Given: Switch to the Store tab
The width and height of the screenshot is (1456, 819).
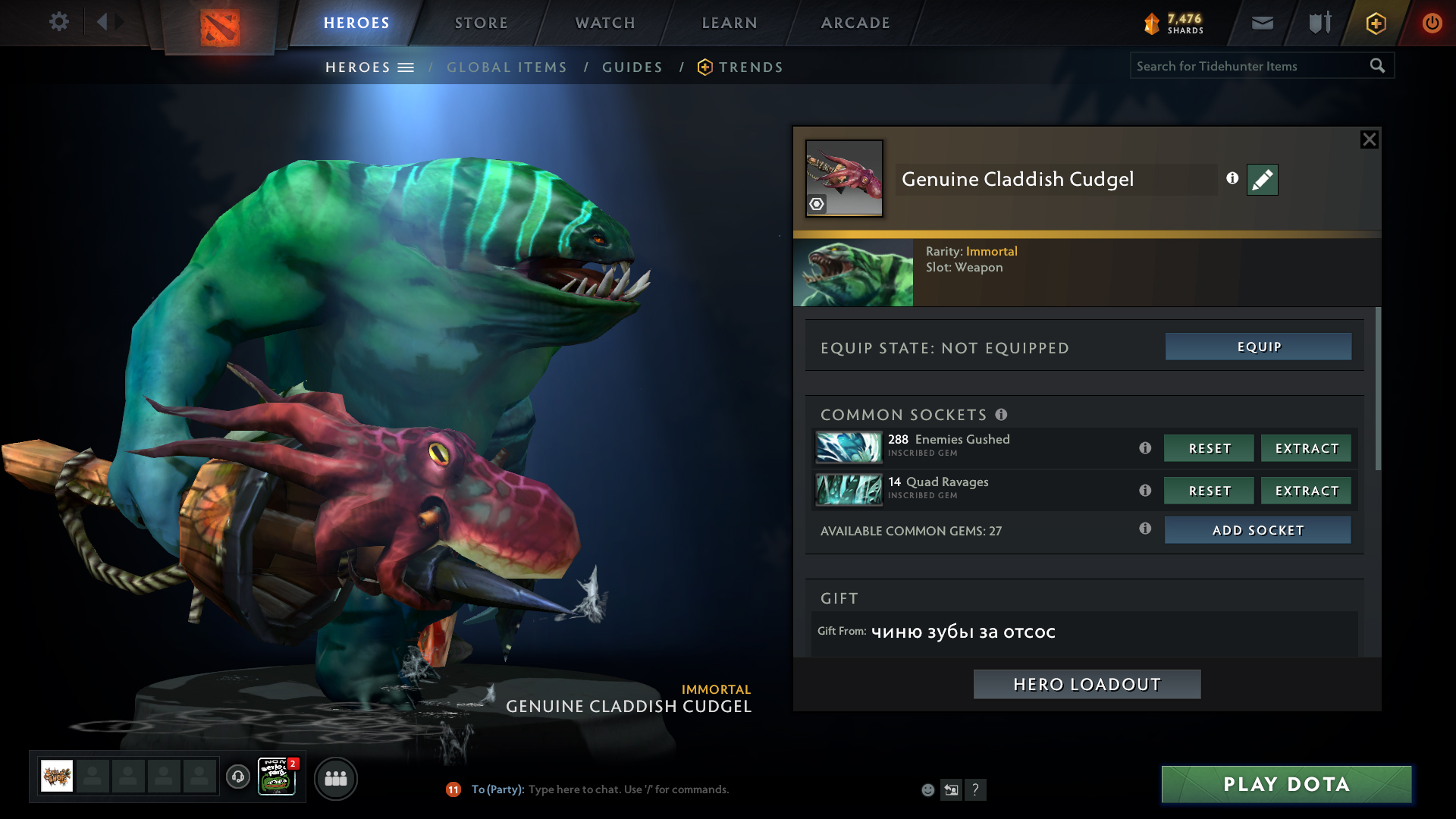Looking at the screenshot, I should [481, 23].
